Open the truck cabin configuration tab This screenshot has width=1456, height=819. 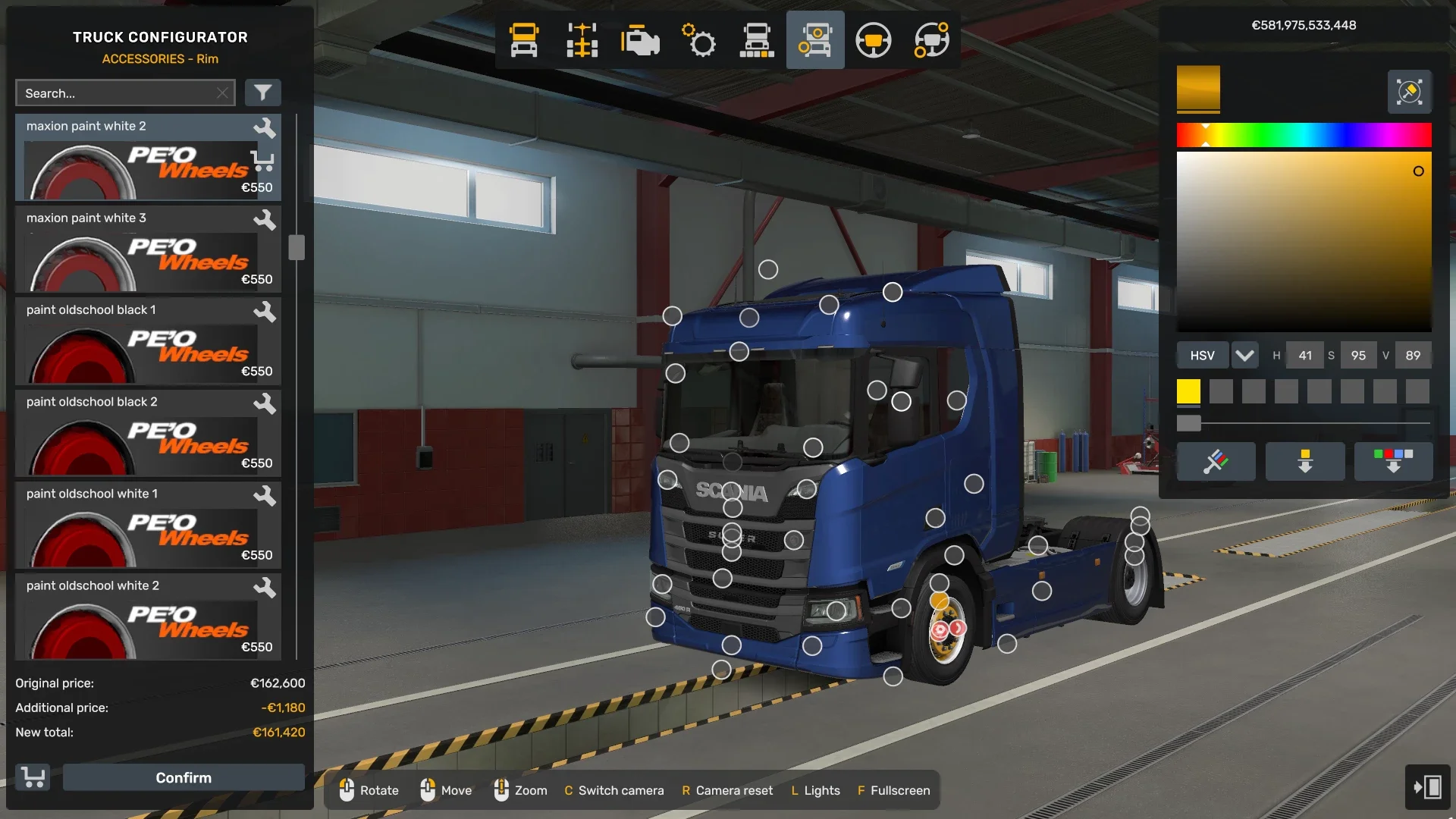pos(523,40)
